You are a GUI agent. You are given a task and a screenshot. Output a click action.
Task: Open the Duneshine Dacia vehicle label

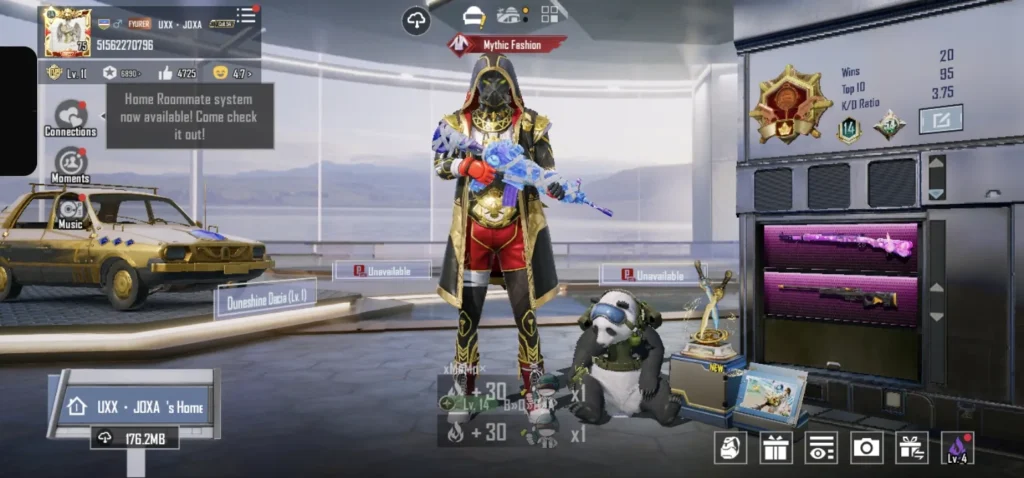point(266,297)
